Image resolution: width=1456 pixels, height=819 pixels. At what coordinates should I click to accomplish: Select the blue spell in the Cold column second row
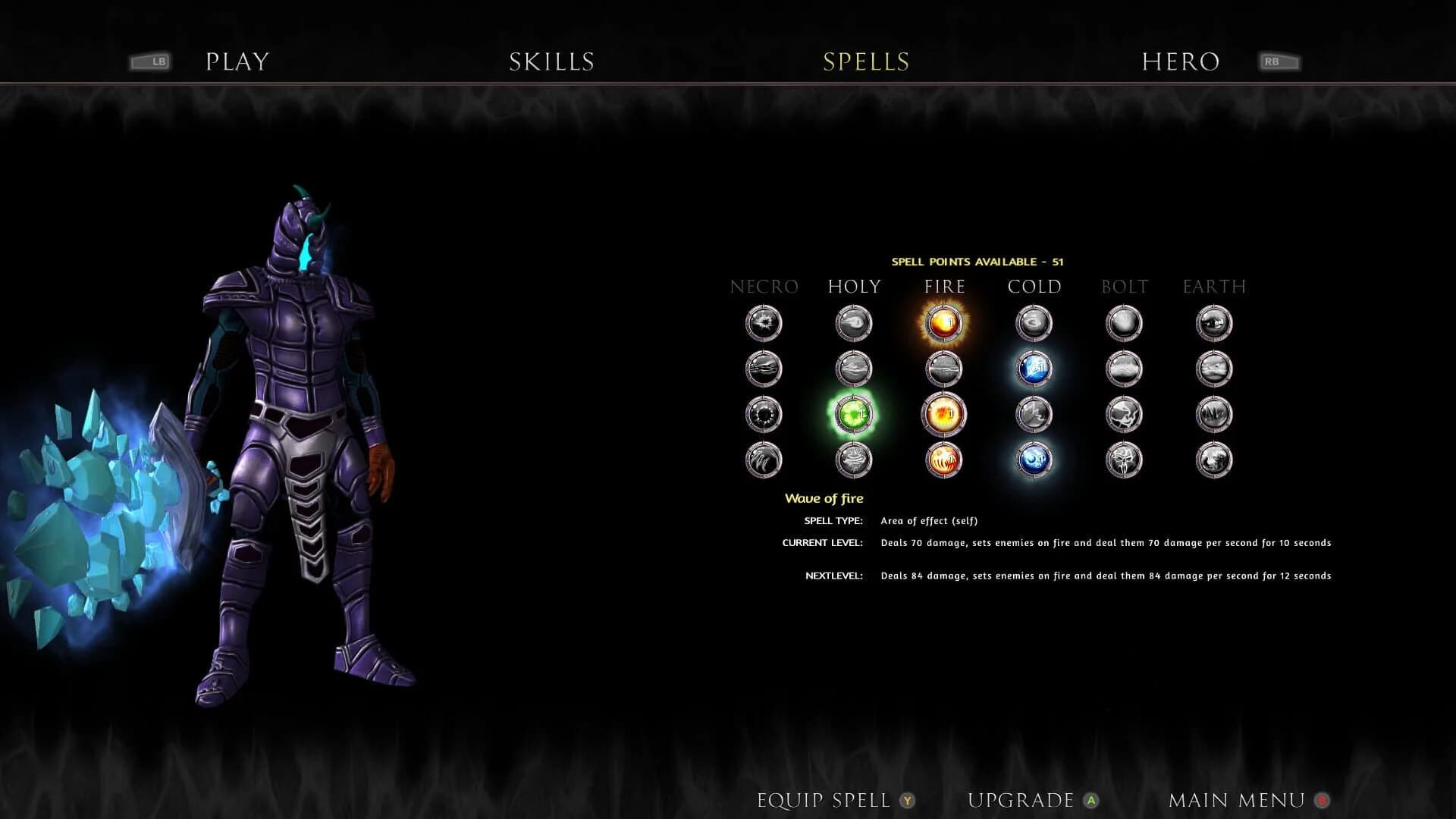coord(1034,369)
